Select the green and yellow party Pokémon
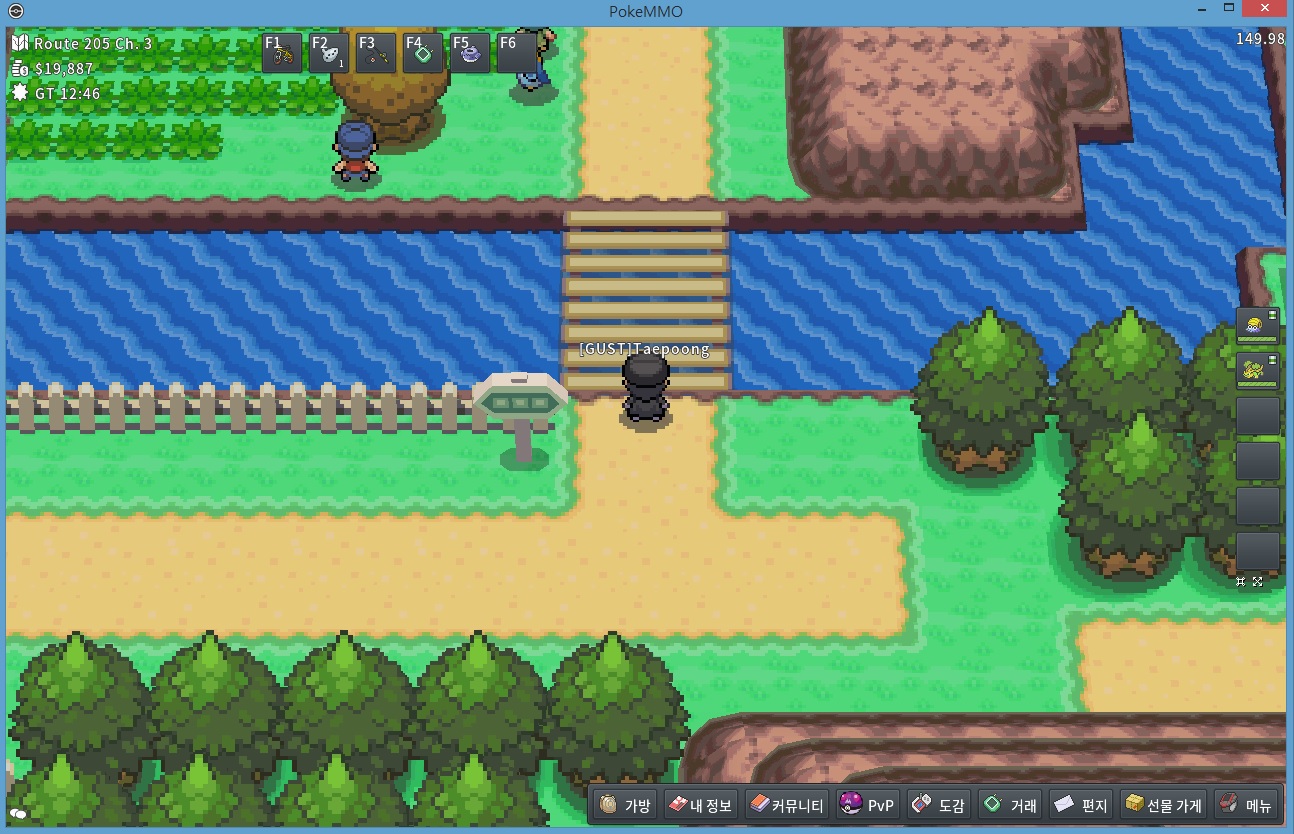 coord(1257,370)
